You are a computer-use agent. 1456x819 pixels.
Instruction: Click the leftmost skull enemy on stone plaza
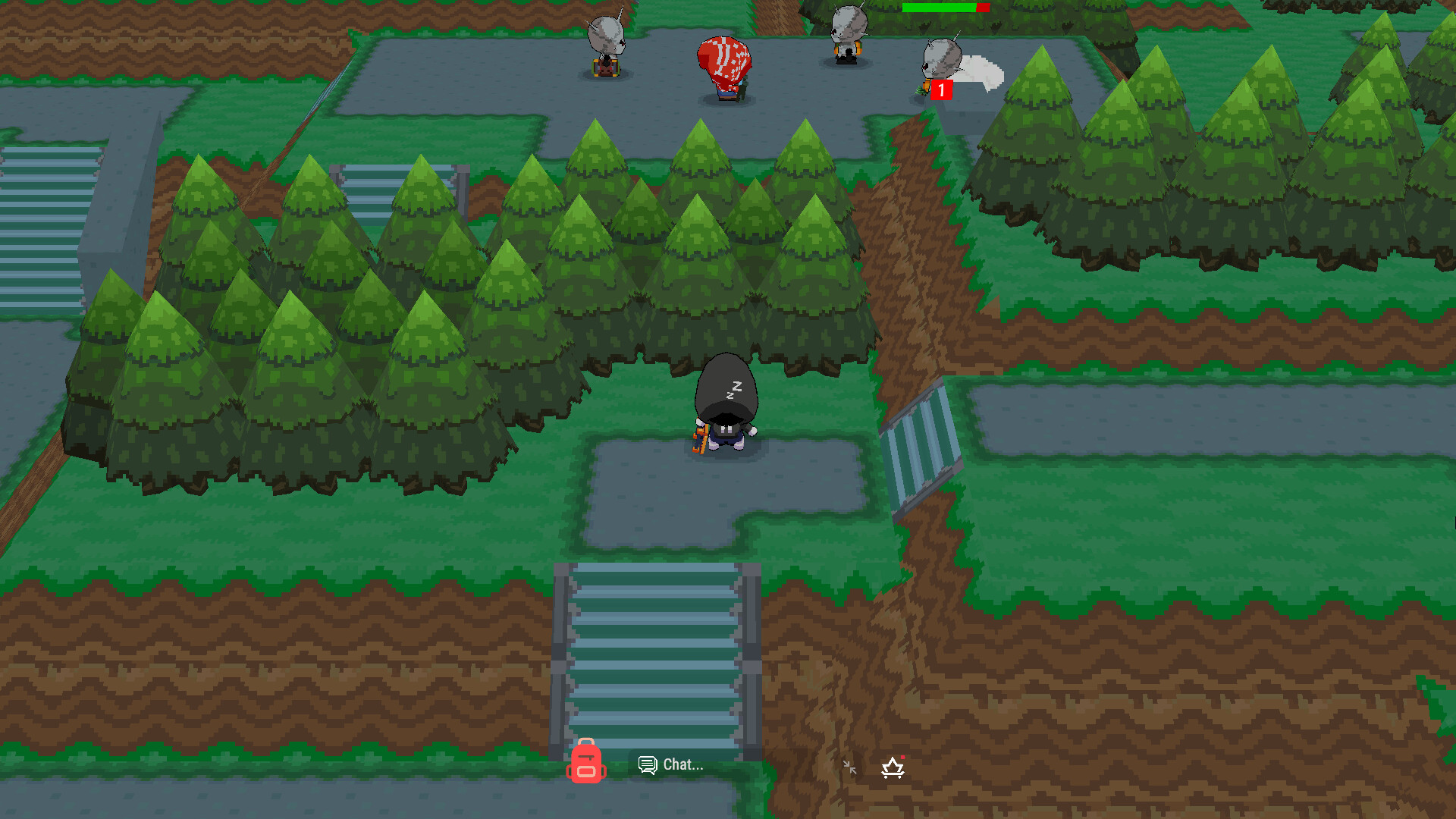point(604,42)
